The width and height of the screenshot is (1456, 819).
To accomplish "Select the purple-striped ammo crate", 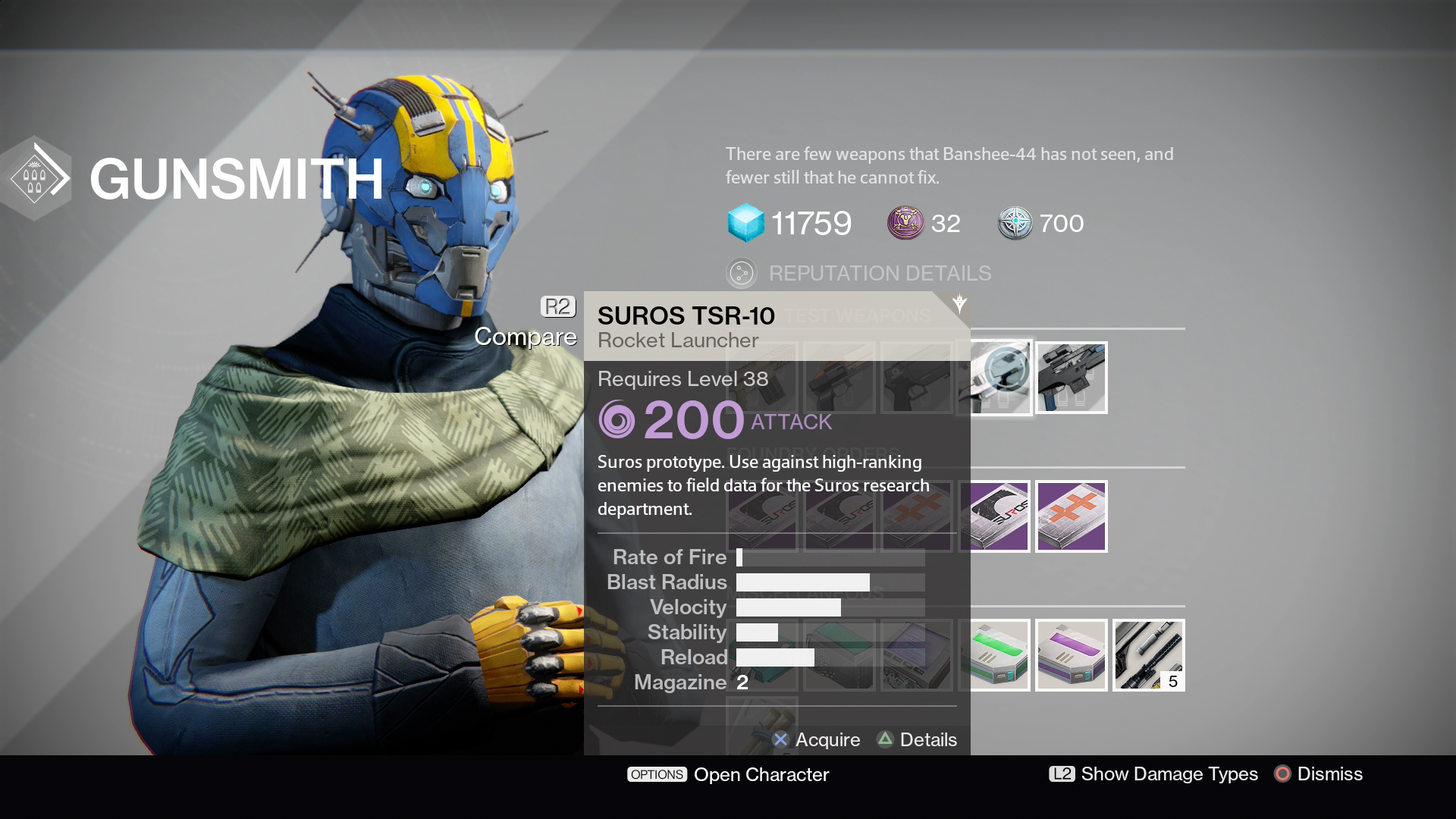I will coord(1072,655).
